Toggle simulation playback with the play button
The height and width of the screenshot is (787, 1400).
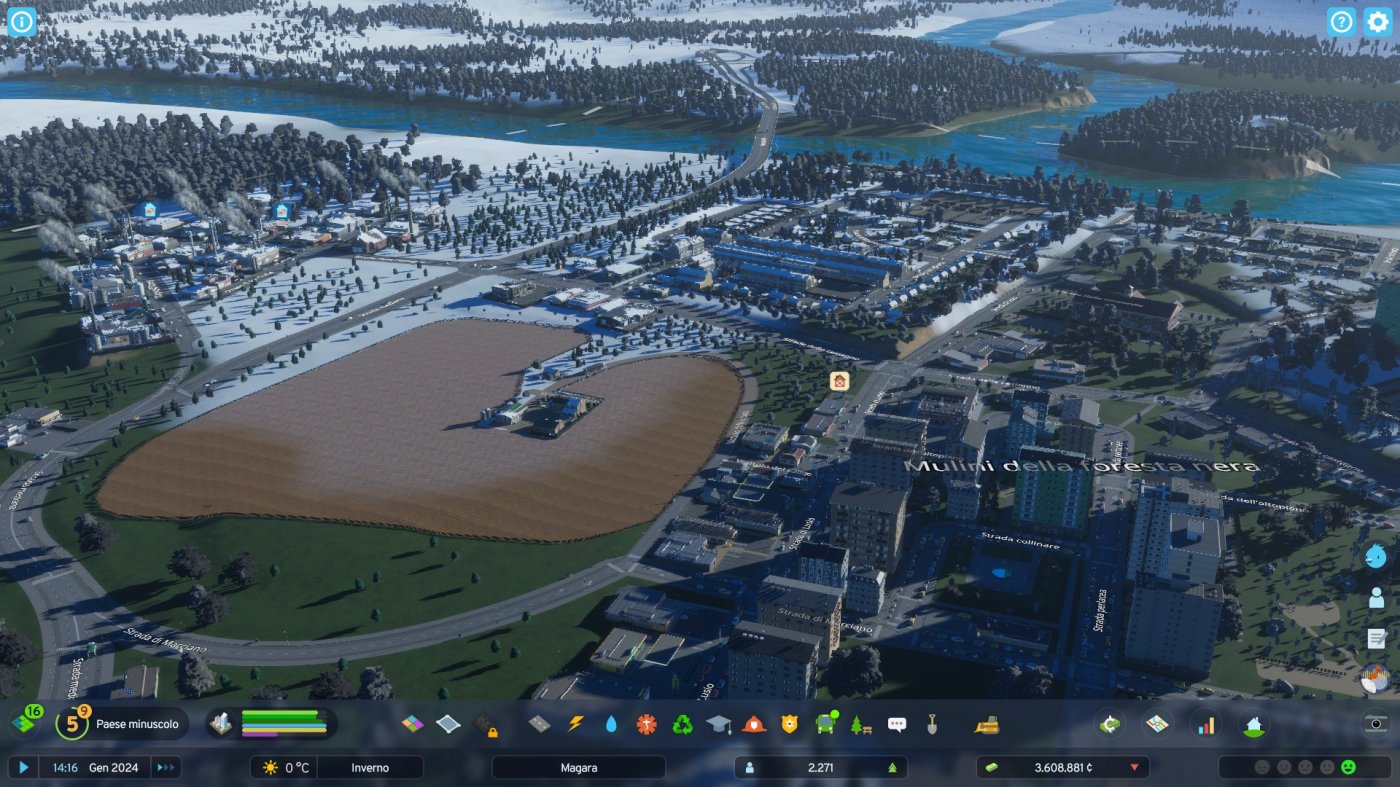coord(26,767)
